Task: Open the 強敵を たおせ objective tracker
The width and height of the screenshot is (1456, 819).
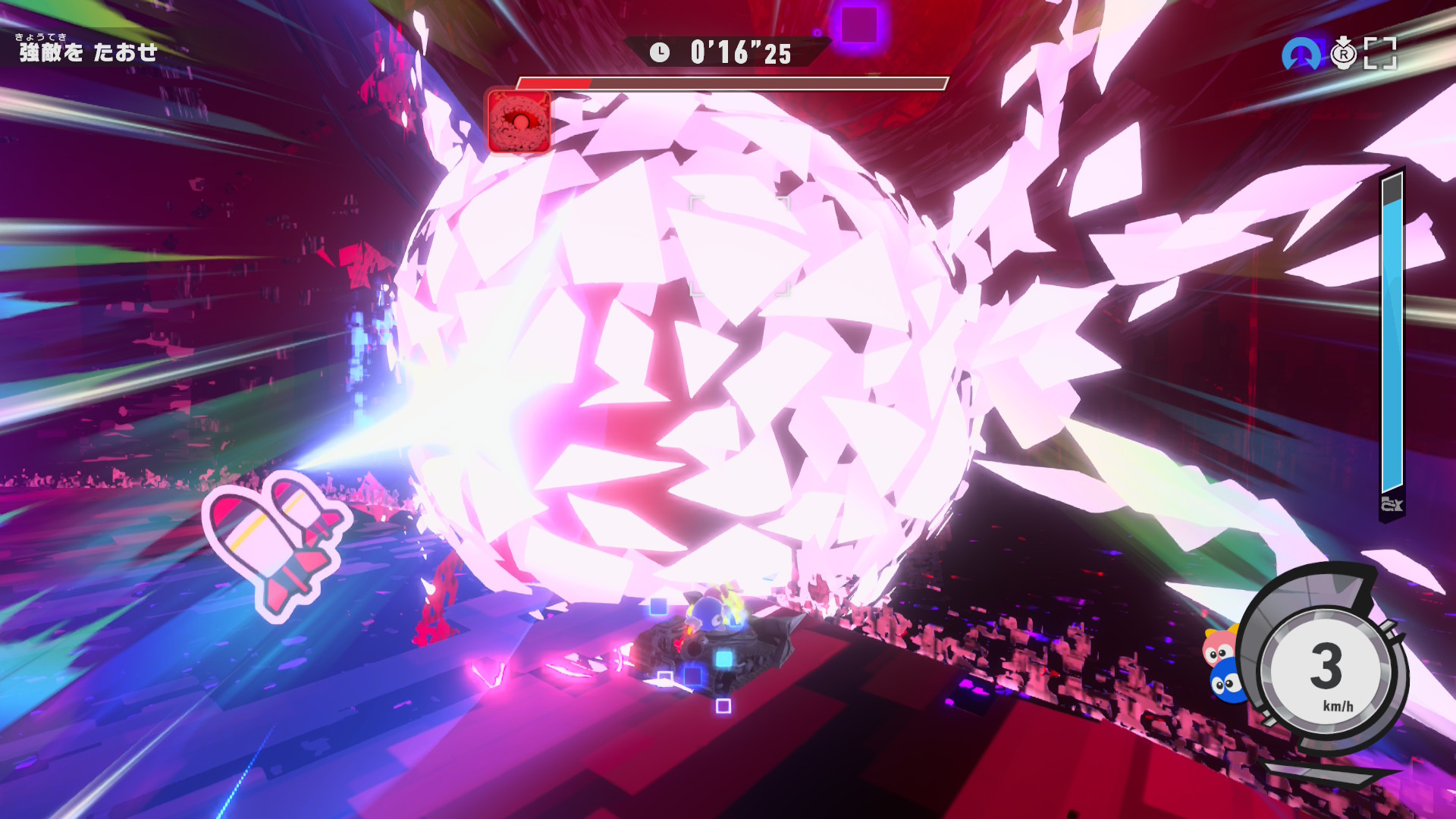Action: 88,51
